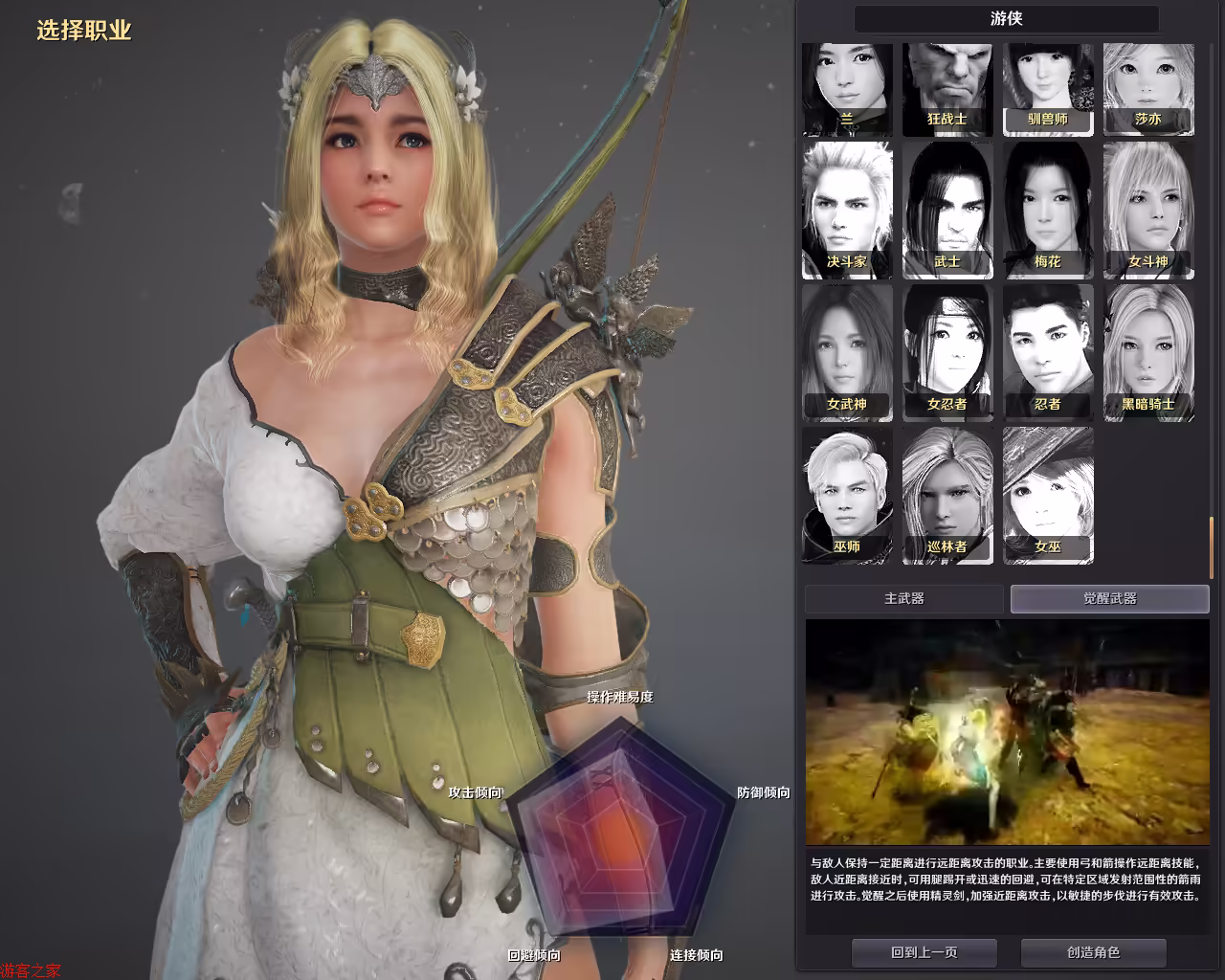Select the 武士 class portrait
Screen dimensions: 1225x980
(x=947, y=210)
